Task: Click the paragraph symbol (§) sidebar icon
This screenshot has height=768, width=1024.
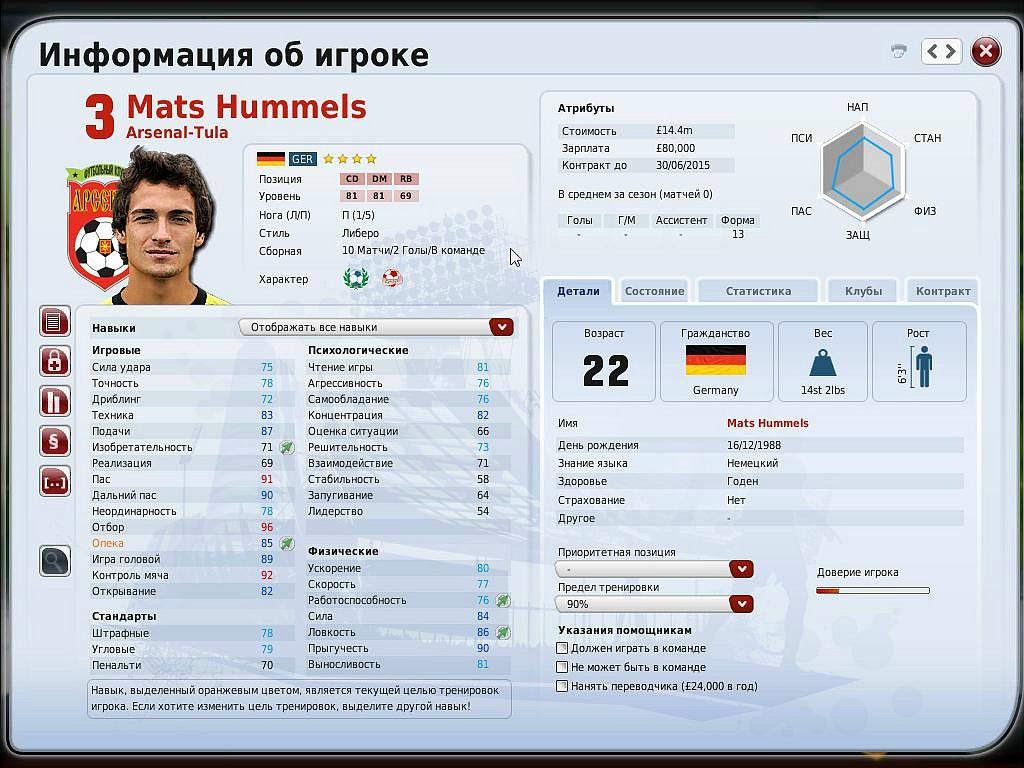Action: (55, 441)
